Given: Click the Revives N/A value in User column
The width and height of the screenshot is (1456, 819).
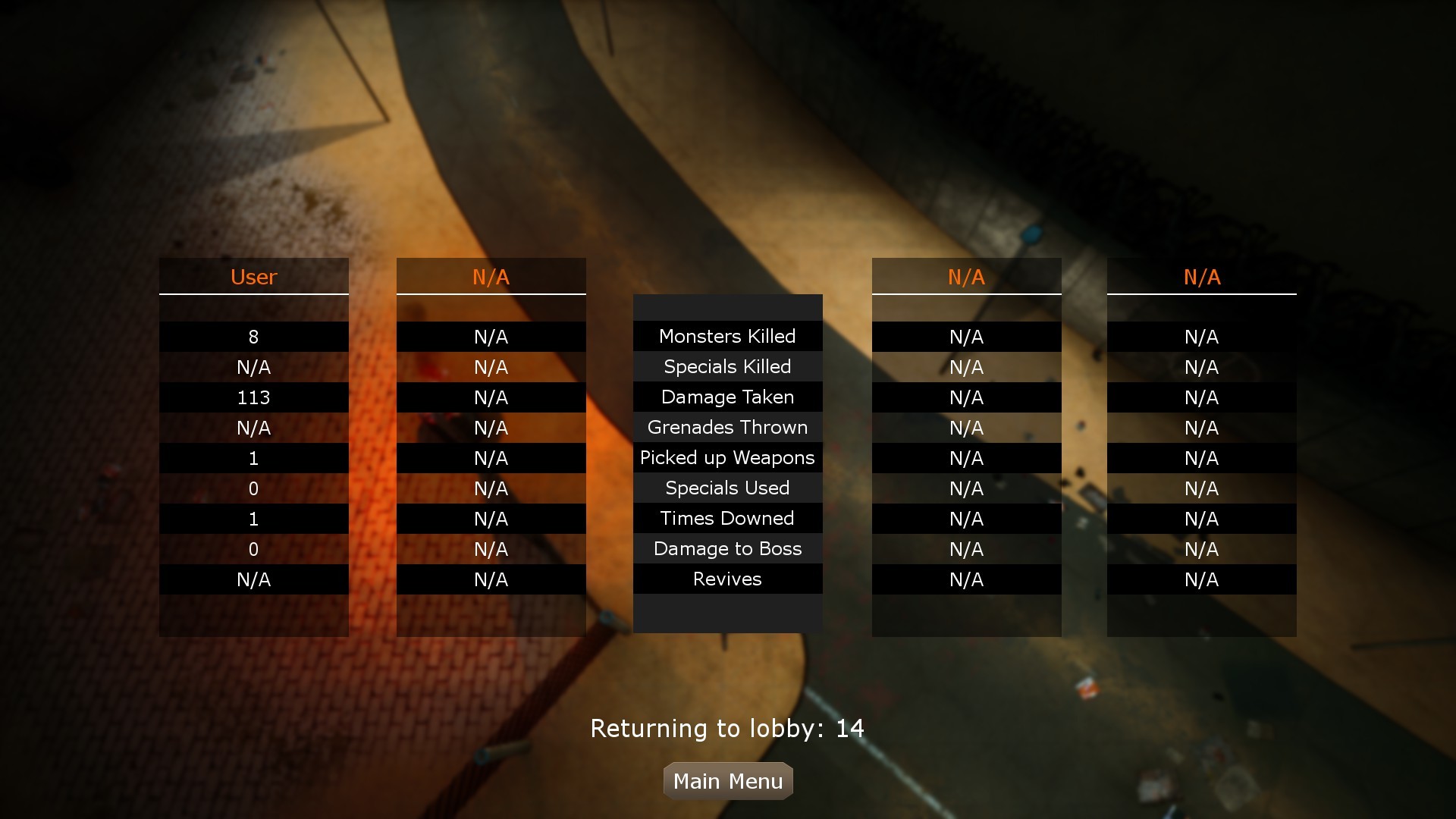Looking at the screenshot, I should [x=254, y=579].
